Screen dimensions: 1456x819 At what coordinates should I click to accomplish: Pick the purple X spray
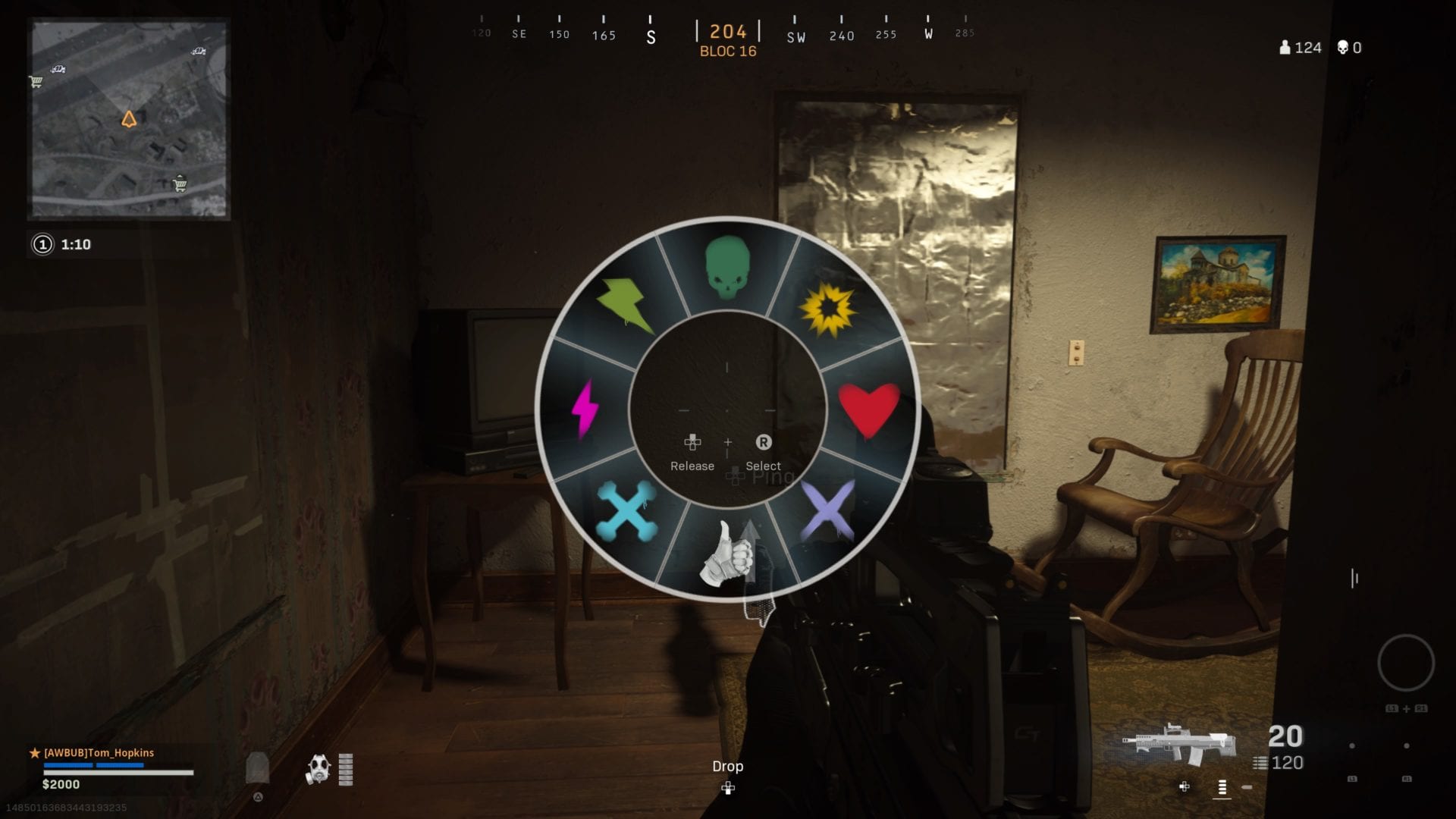(827, 510)
